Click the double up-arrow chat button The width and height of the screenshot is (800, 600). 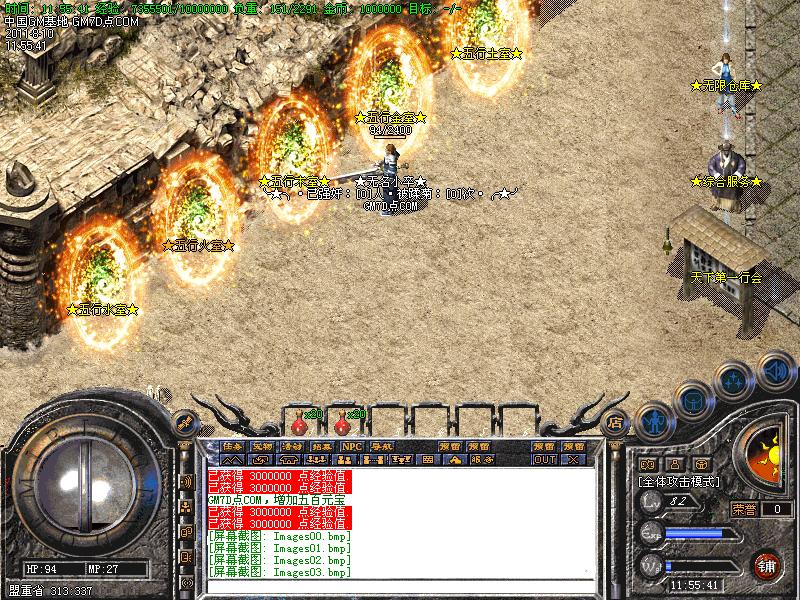coord(233,460)
